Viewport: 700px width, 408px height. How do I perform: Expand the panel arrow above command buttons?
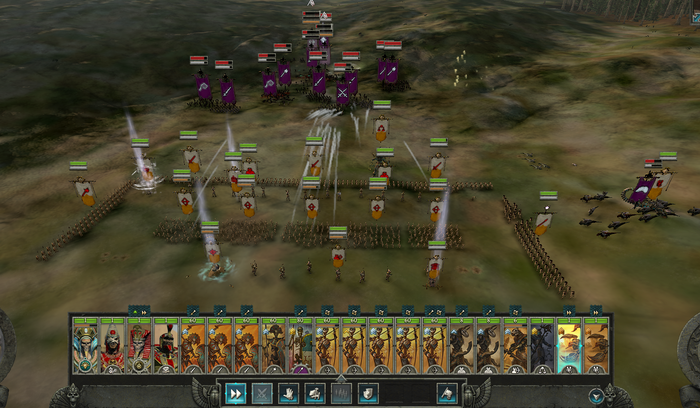tap(341, 378)
